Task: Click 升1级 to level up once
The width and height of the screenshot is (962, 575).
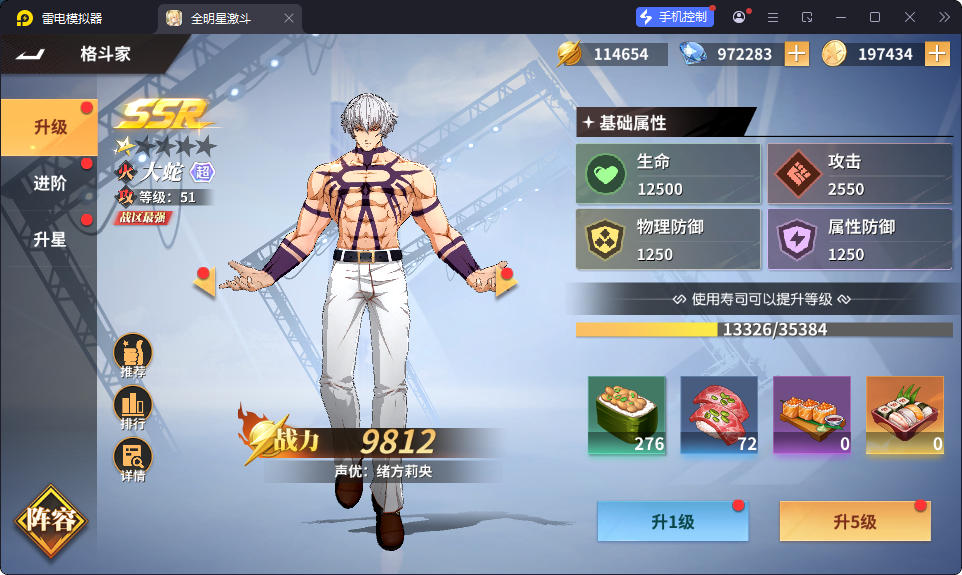Action: (x=672, y=522)
